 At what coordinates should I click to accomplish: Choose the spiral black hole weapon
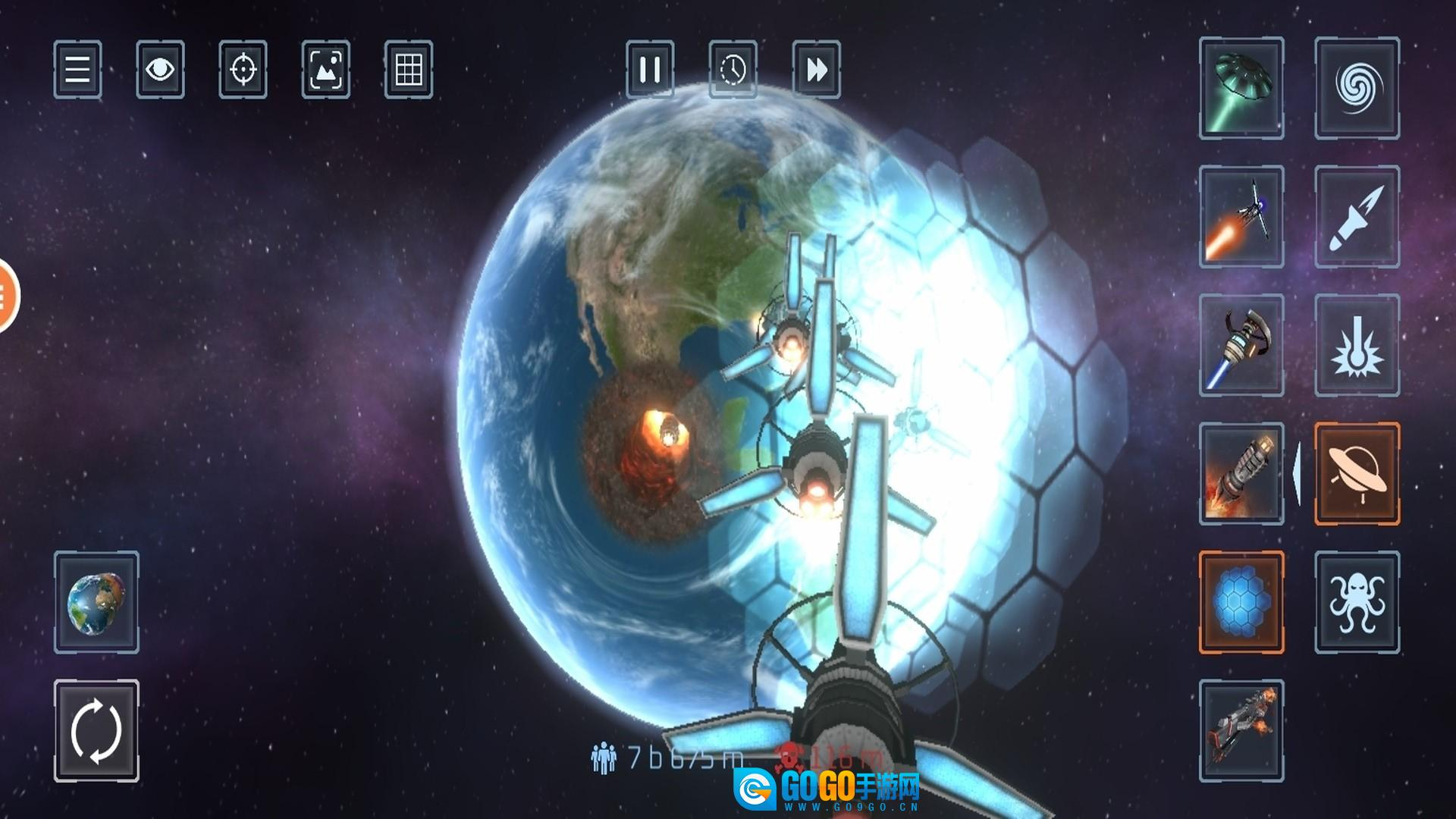pyautogui.click(x=1357, y=88)
